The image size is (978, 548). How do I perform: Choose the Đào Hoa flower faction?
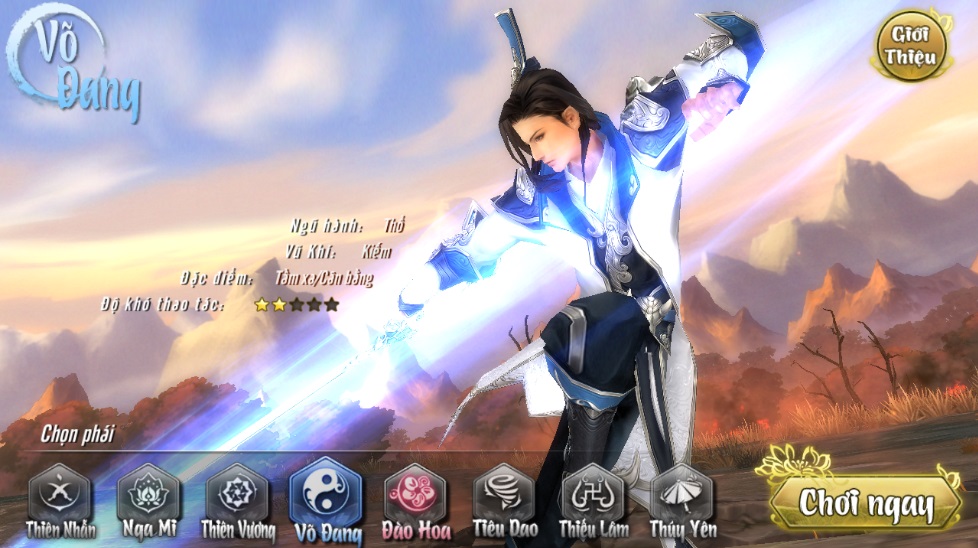coord(415,495)
